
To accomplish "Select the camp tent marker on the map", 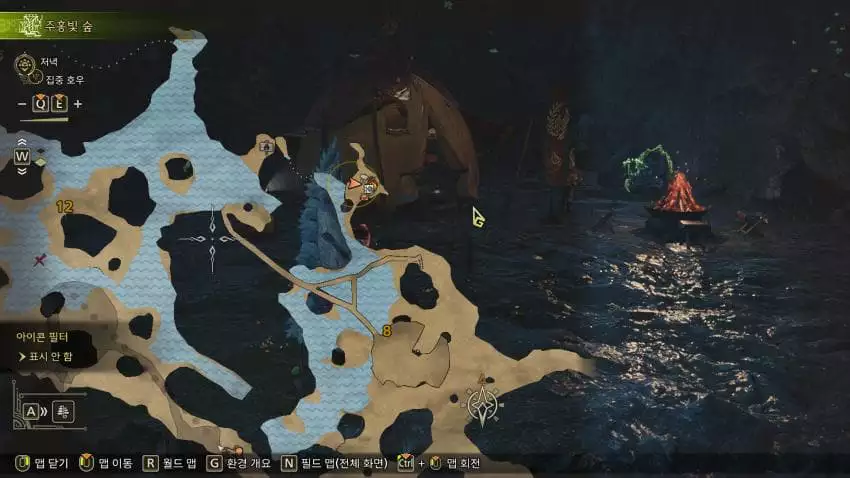I will point(266,146).
